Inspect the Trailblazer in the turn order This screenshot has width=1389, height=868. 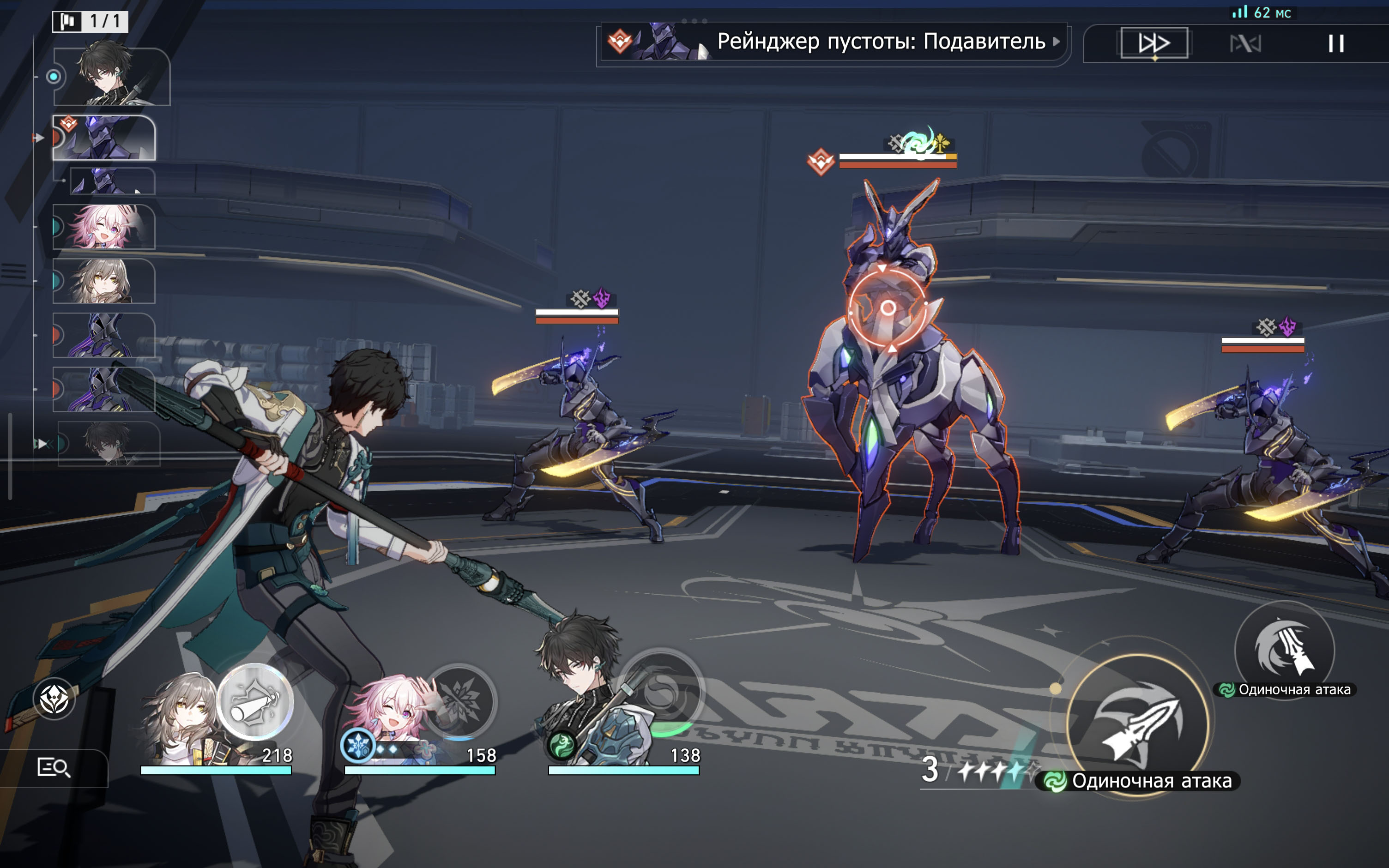(x=104, y=281)
